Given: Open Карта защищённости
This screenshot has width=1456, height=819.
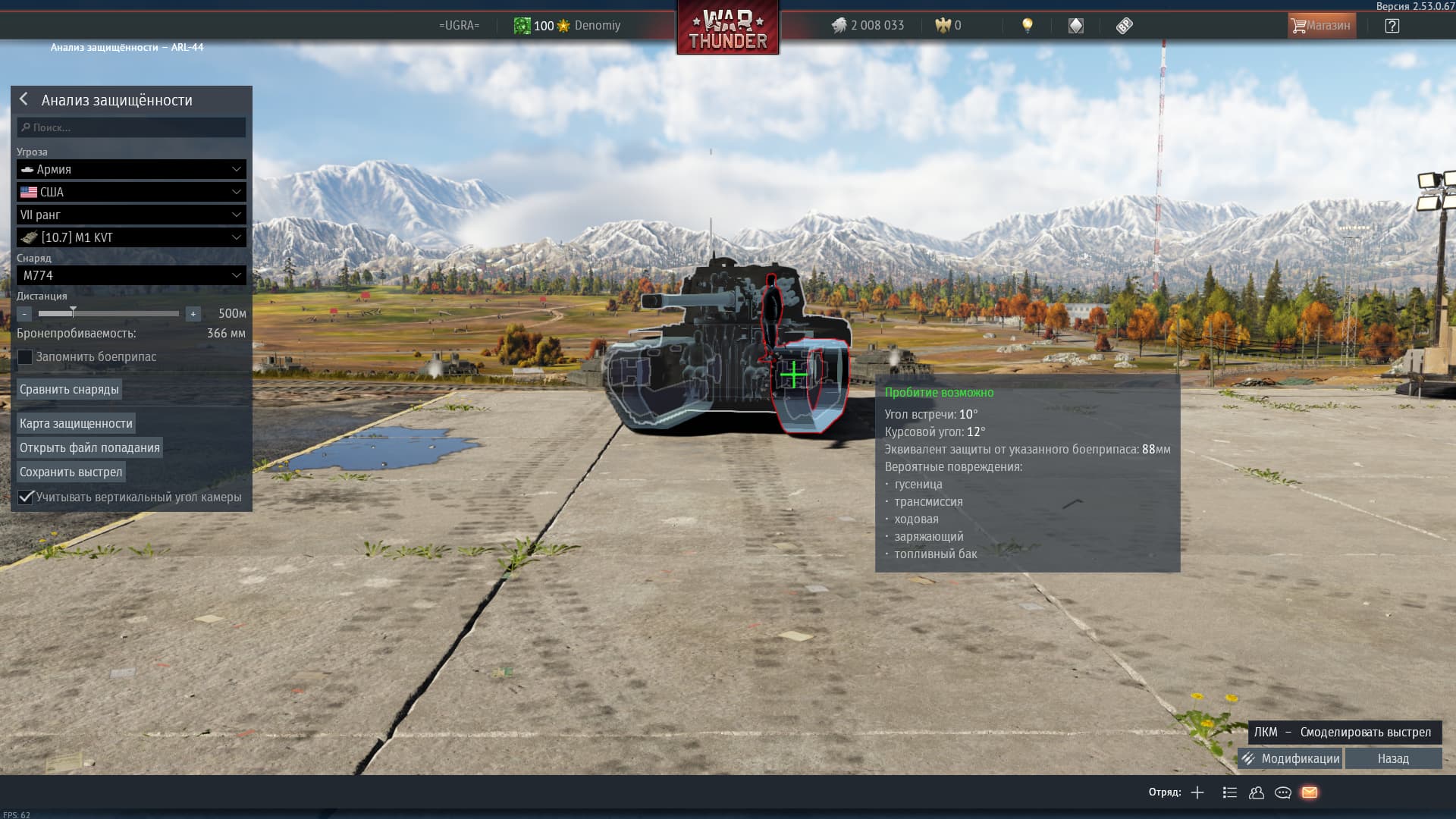Looking at the screenshot, I should (76, 423).
